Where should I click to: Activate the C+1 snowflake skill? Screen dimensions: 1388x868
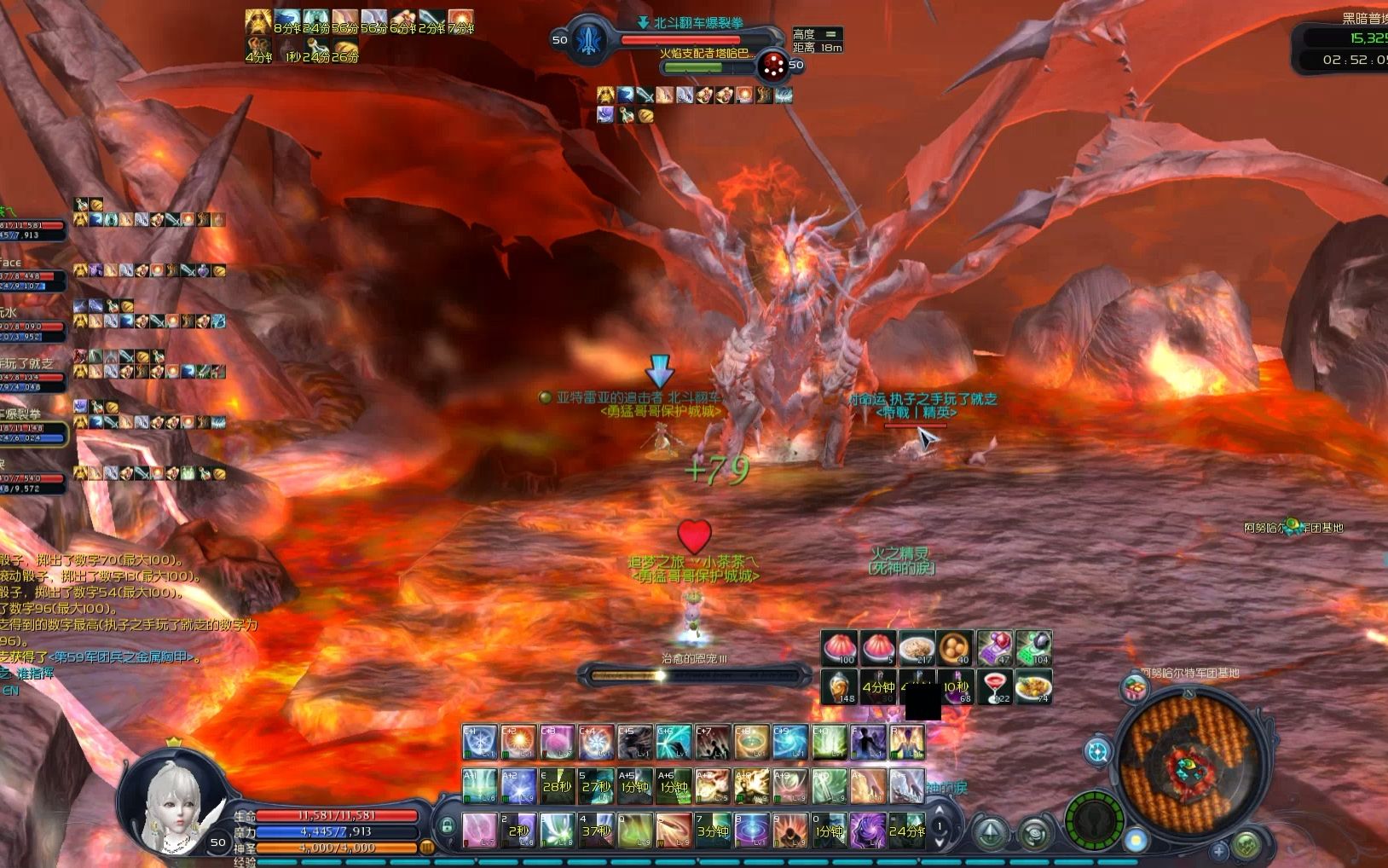pyautogui.click(x=479, y=743)
